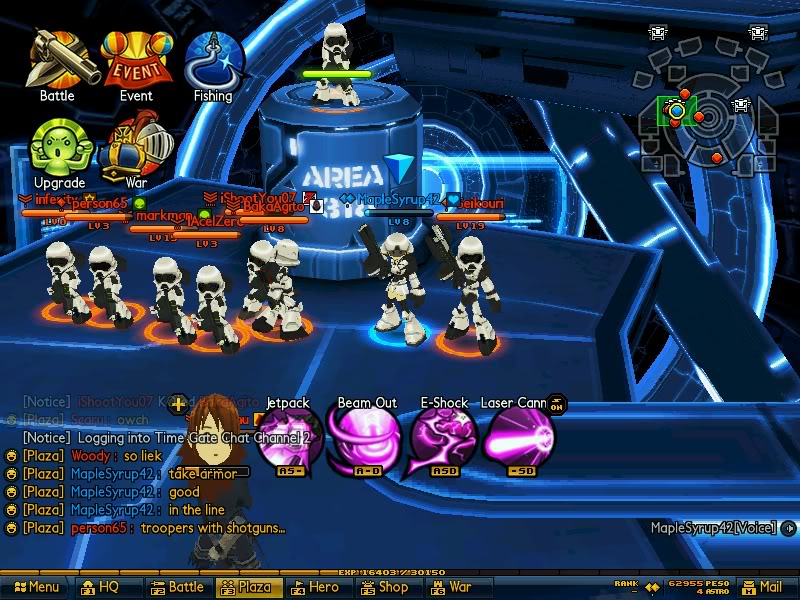Open the War helmet icon
This screenshot has width=800, height=600.
pyautogui.click(x=137, y=147)
